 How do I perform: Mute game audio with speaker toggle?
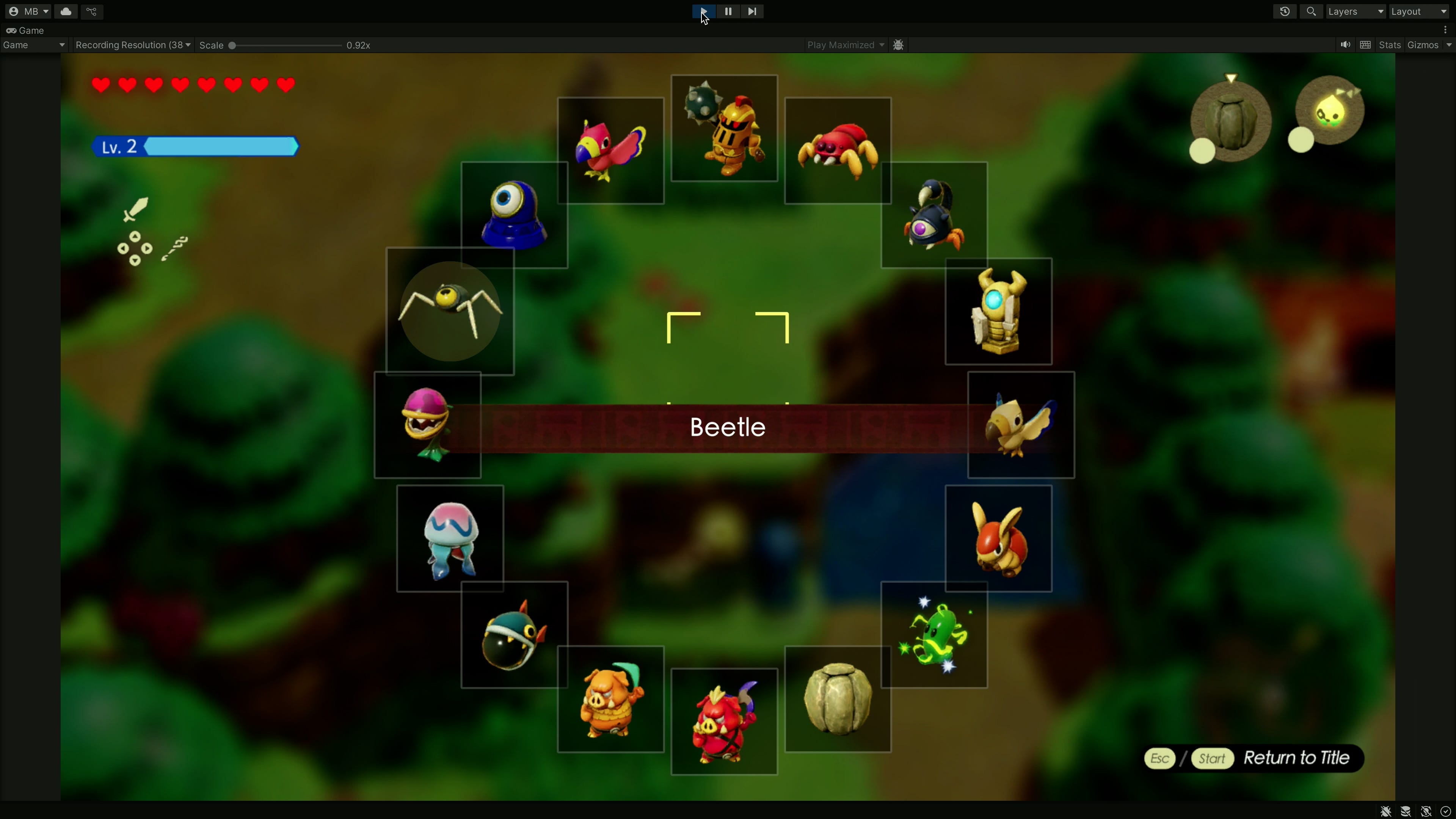tap(1345, 45)
